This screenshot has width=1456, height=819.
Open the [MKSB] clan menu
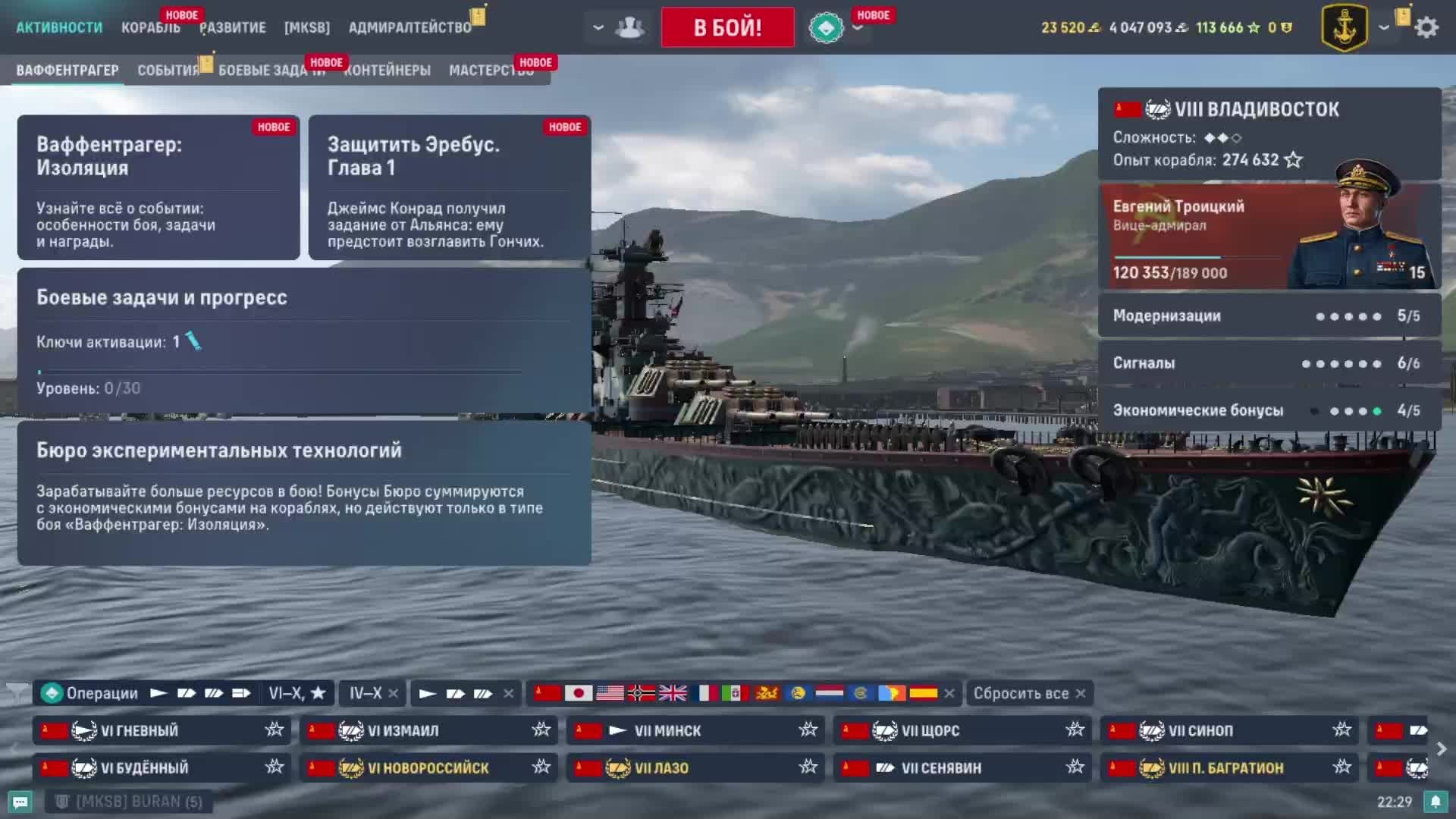click(x=307, y=27)
